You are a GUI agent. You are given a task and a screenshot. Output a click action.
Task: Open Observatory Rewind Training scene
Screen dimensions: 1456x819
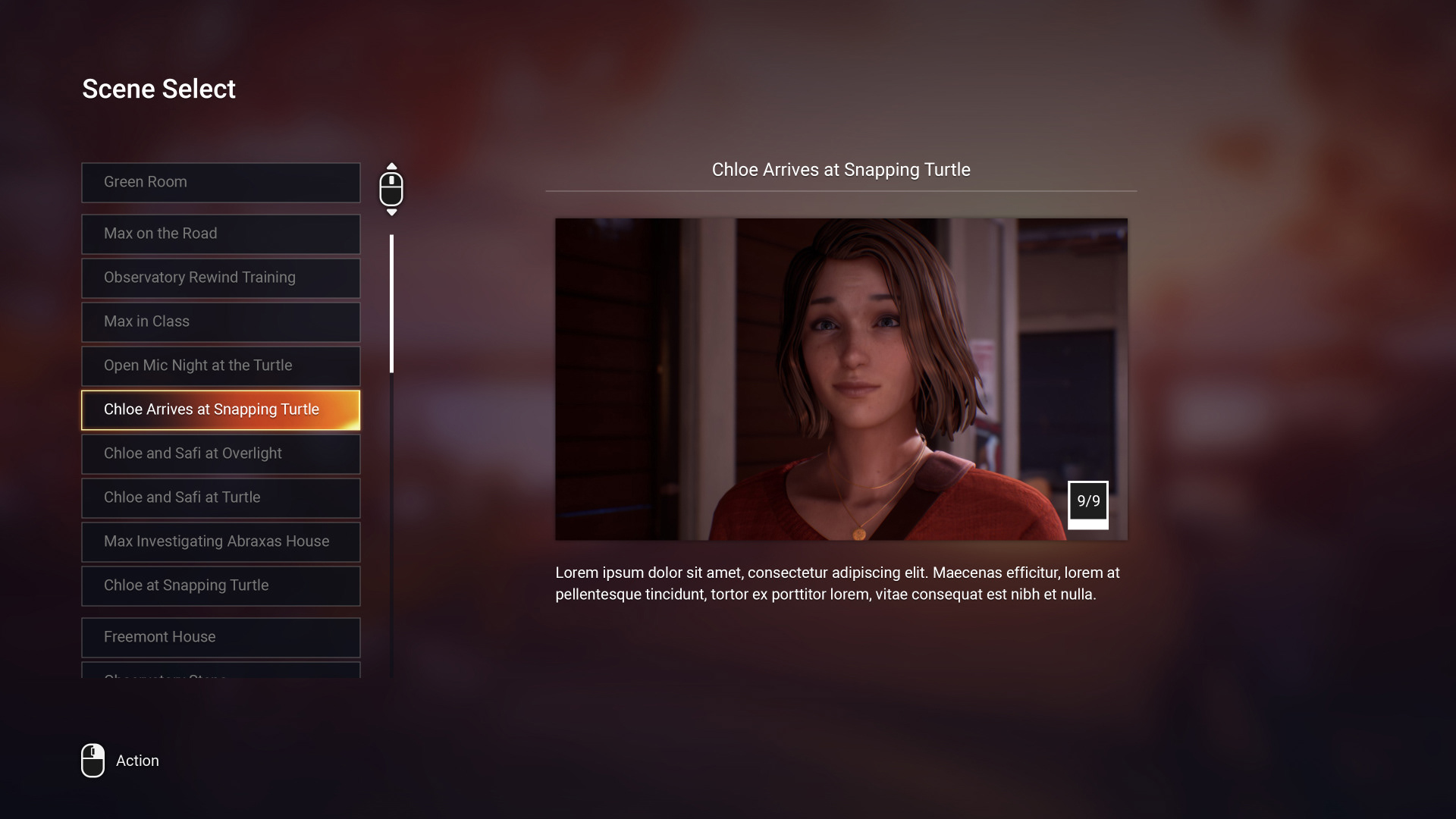(x=220, y=278)
